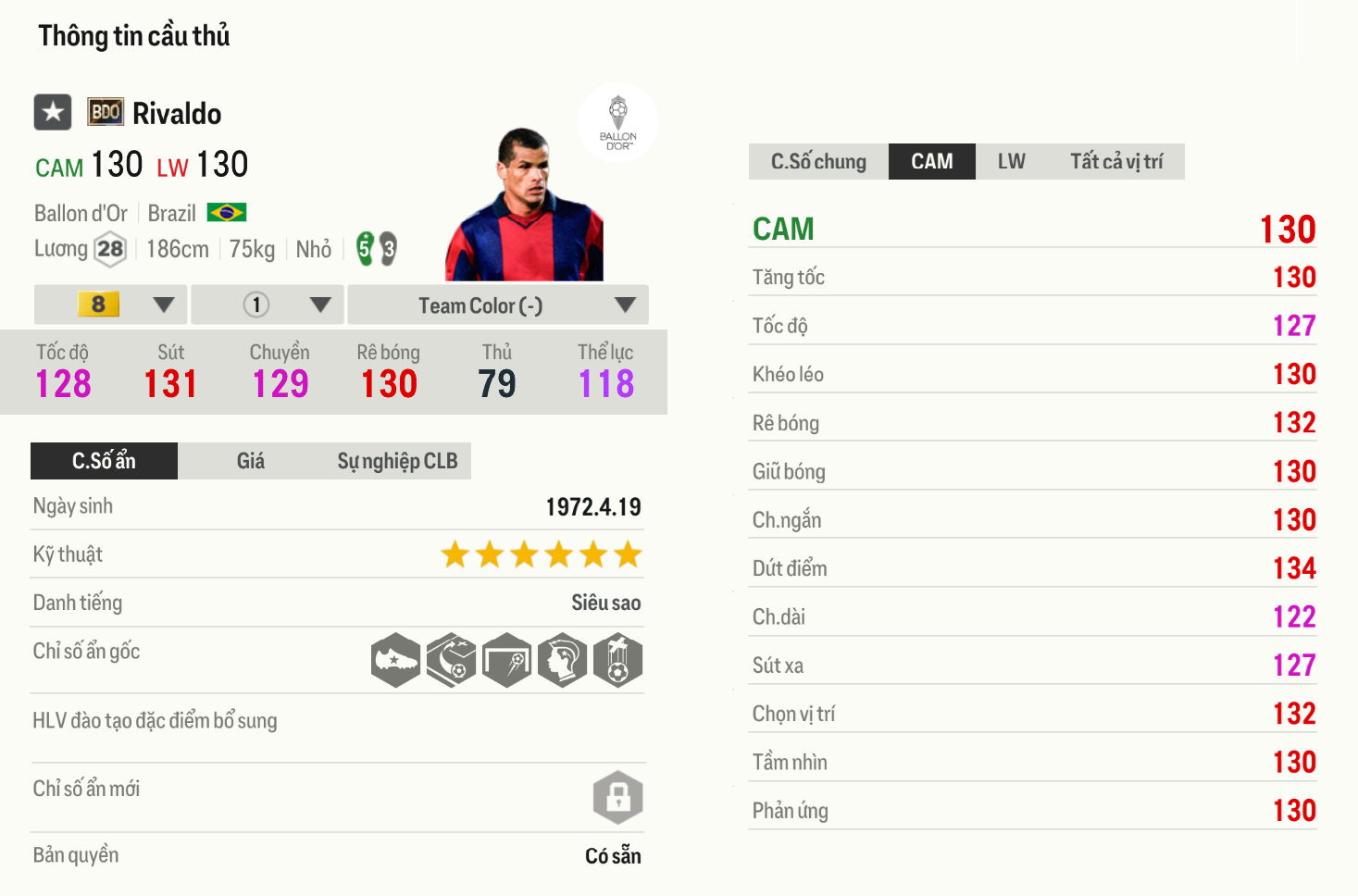Switch to the LW stats tab
This screenshot has width=1358, height=896.
pos(1010,161)
